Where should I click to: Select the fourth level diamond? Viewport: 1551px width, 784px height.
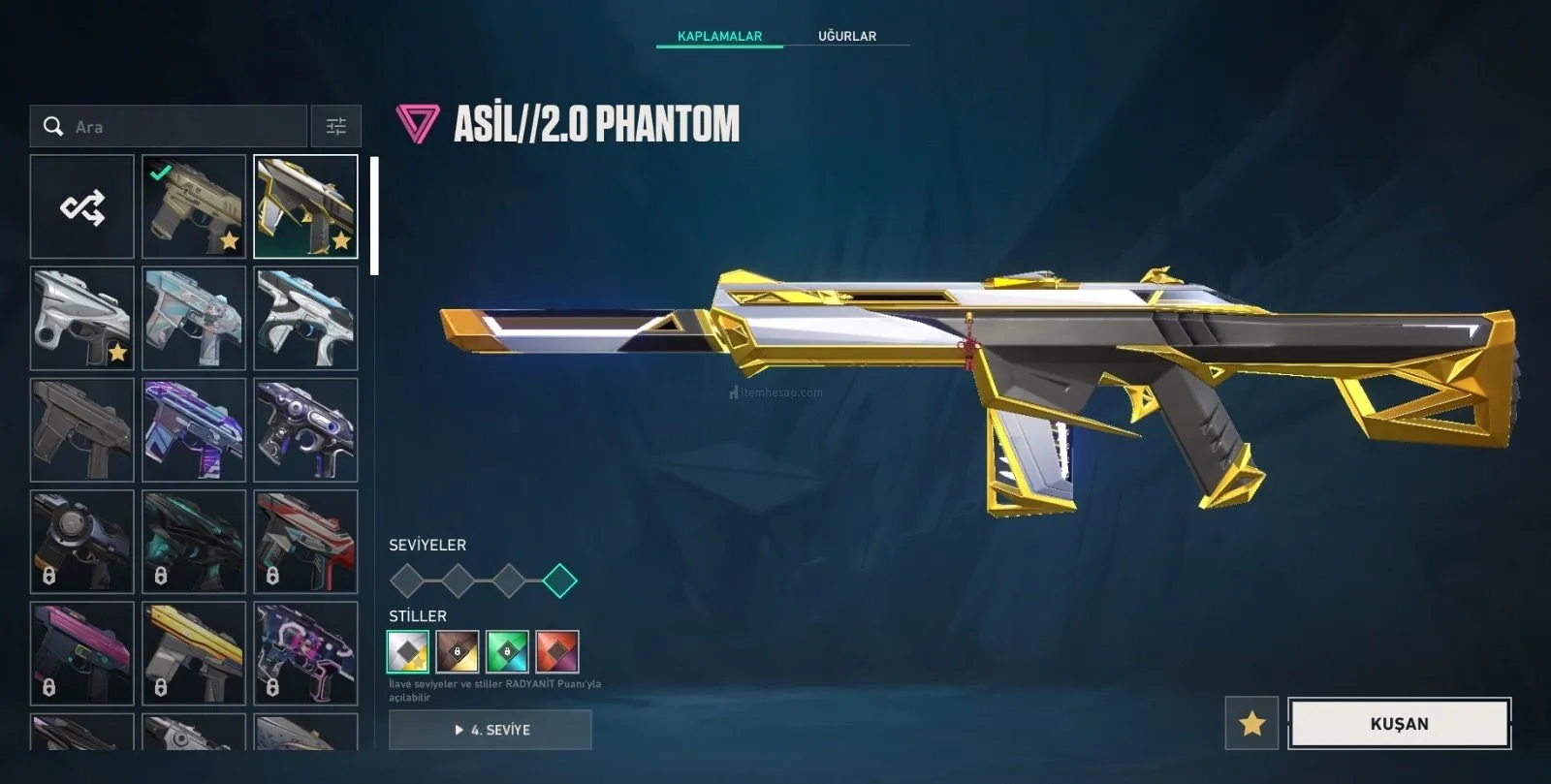(x=559, y=581)
